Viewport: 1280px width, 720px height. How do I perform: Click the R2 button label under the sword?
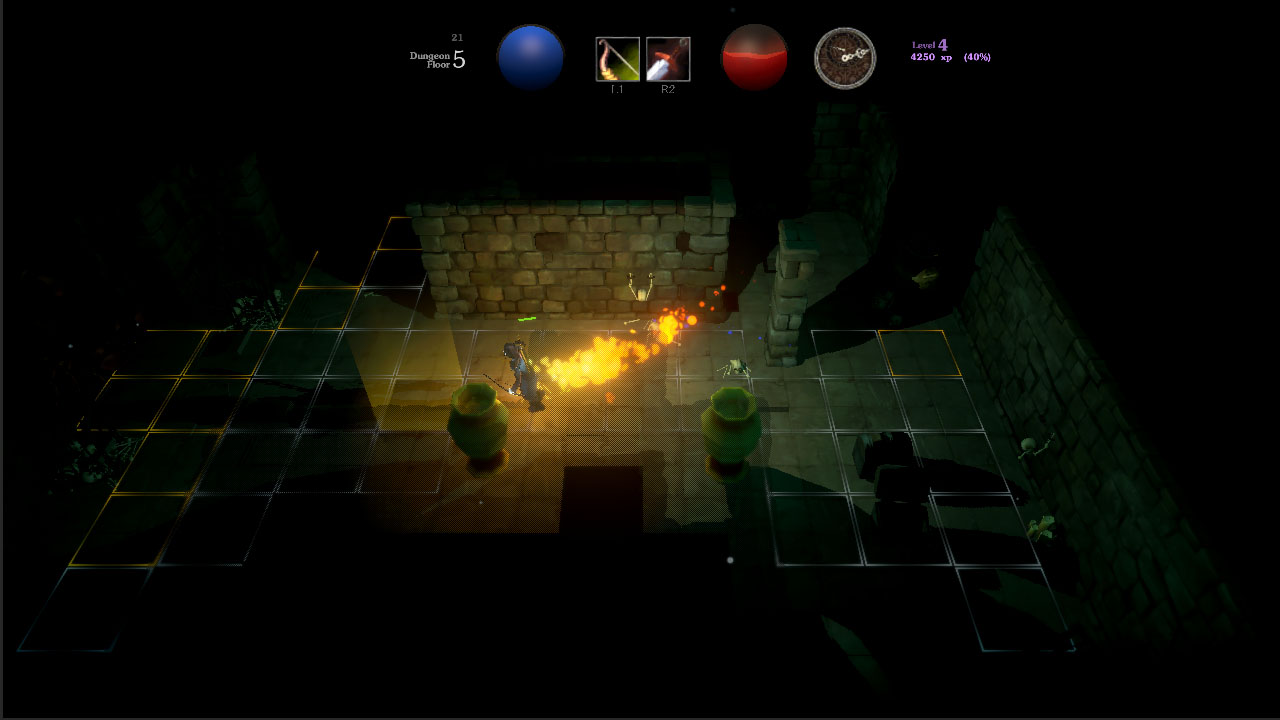point(668,88)
